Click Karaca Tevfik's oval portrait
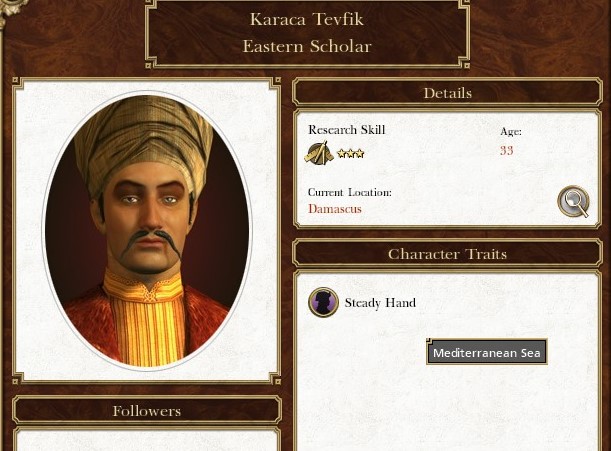Image resolution: width=611 pixels, height=451 pixels. click(147, 230)
